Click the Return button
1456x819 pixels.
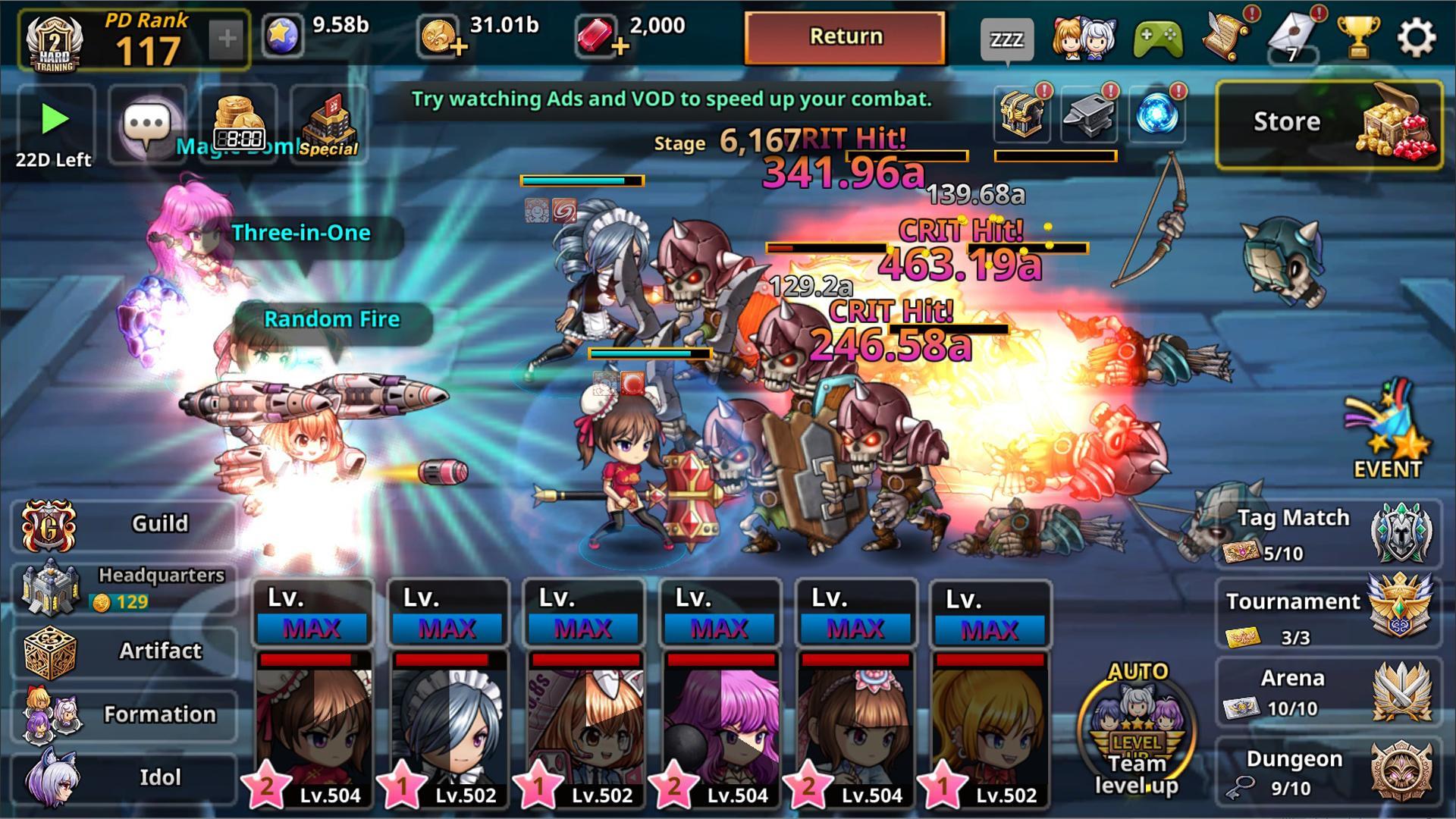coord(845,37)
